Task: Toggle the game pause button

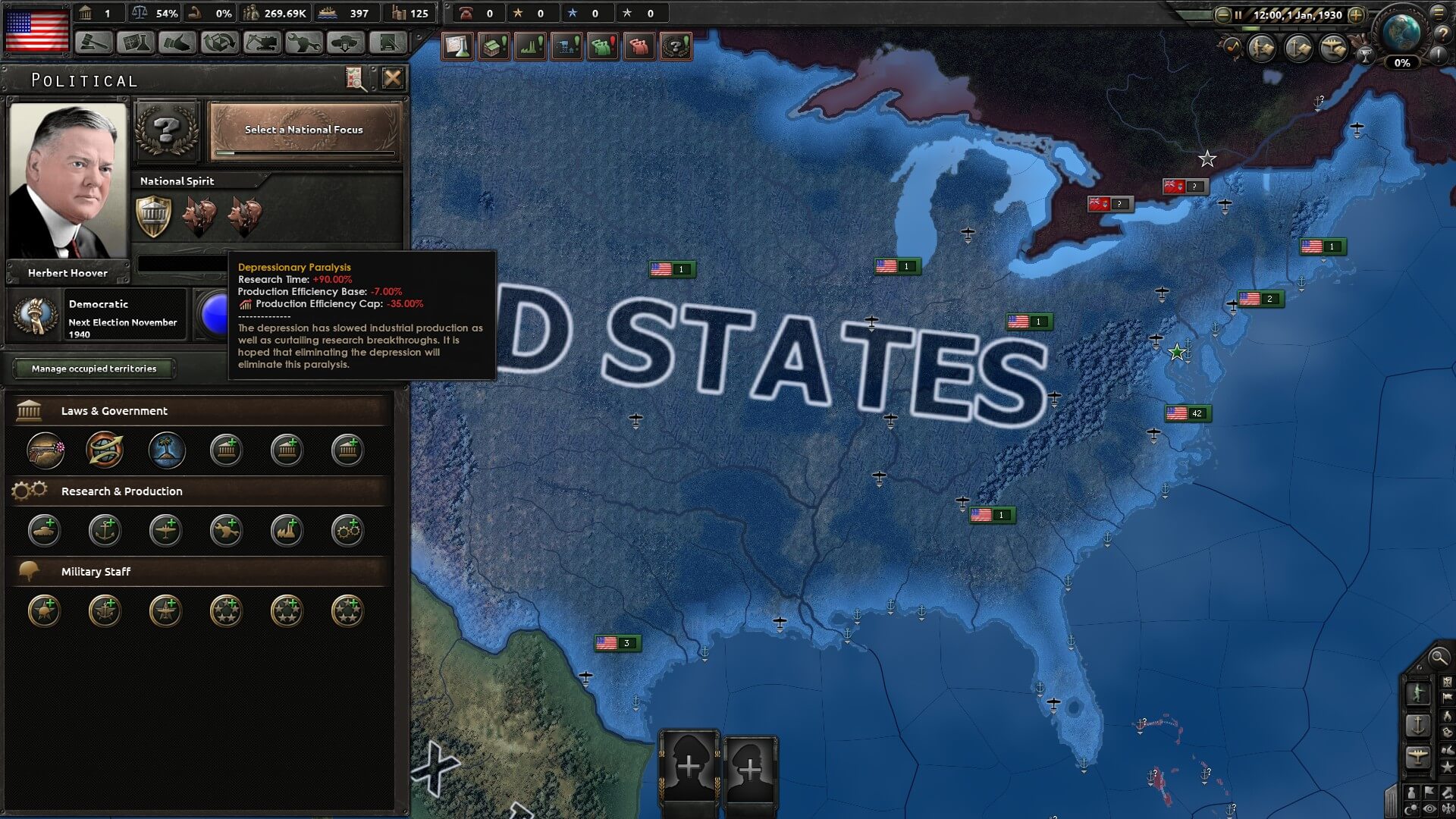Action: 1238,15
